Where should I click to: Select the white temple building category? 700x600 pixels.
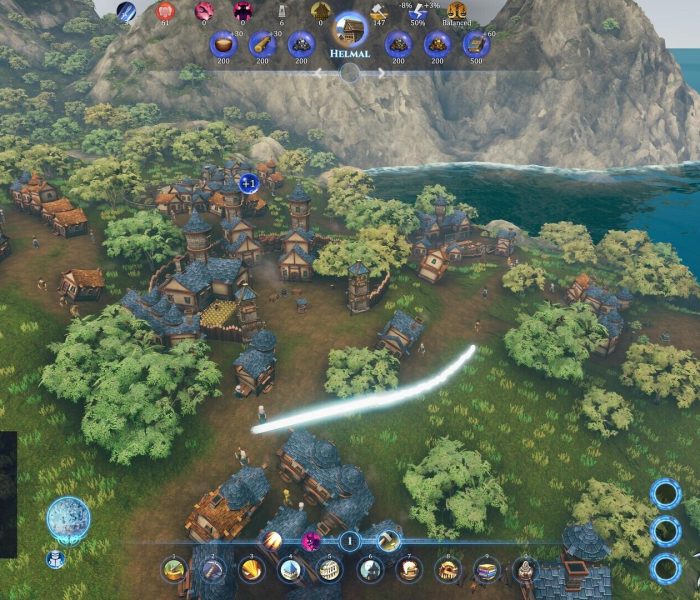291,570
